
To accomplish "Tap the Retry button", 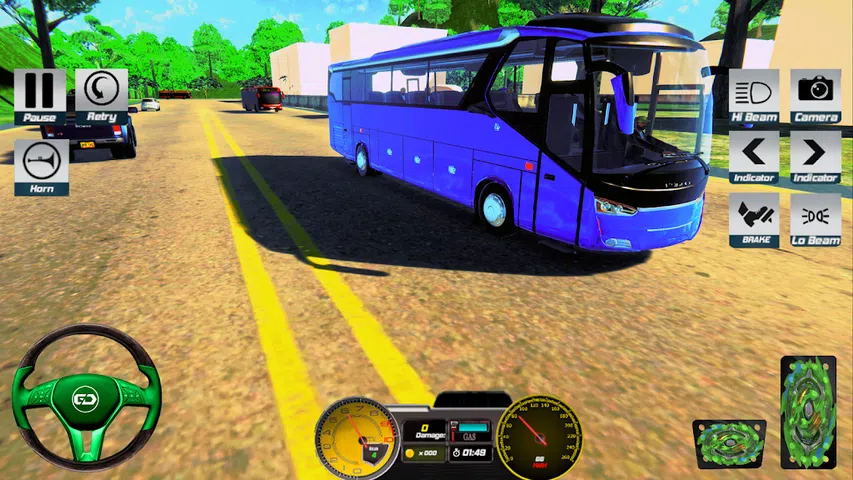I will coord(101,93).
